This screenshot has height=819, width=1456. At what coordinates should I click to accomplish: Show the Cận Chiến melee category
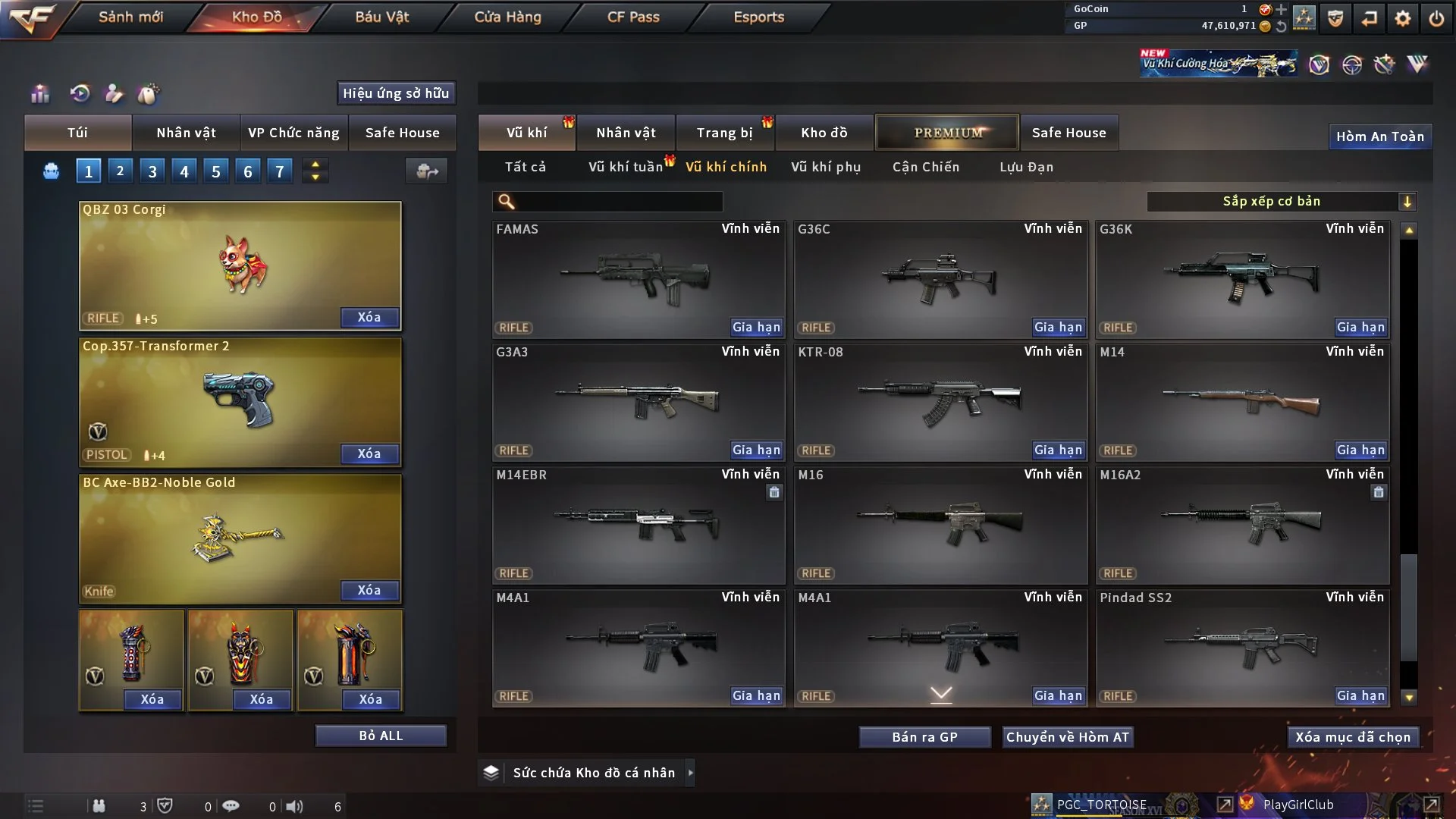pyautogui.click(x=925, y=167)
